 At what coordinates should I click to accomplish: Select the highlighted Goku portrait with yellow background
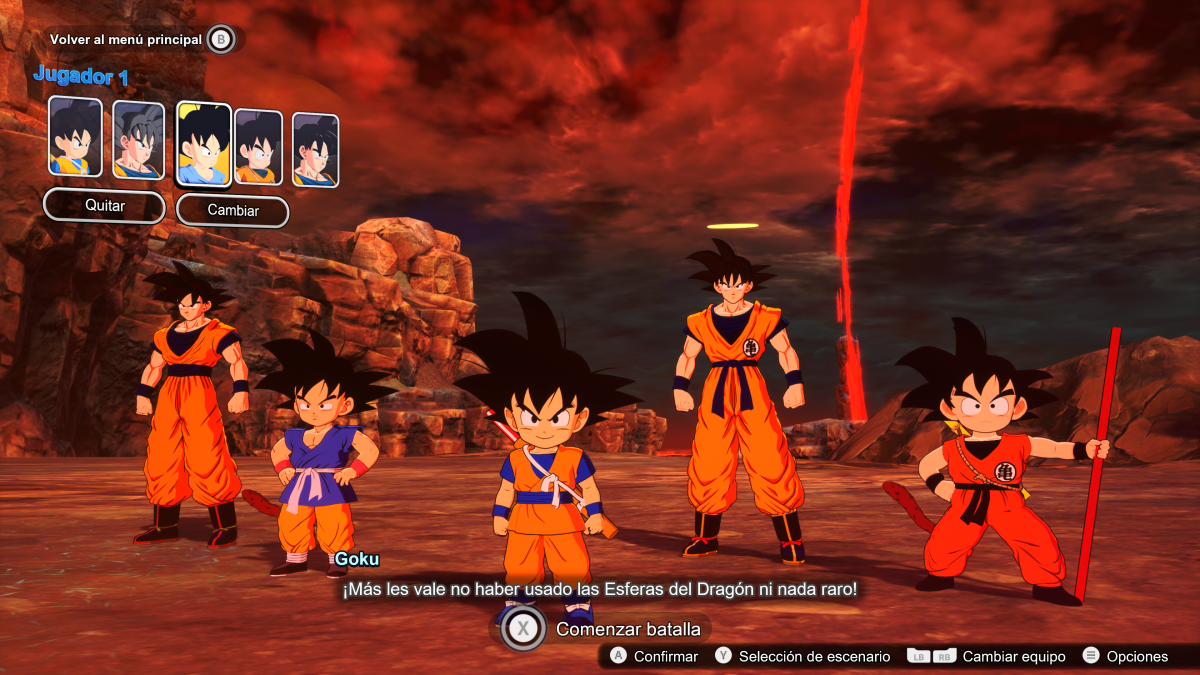(204, 144)
